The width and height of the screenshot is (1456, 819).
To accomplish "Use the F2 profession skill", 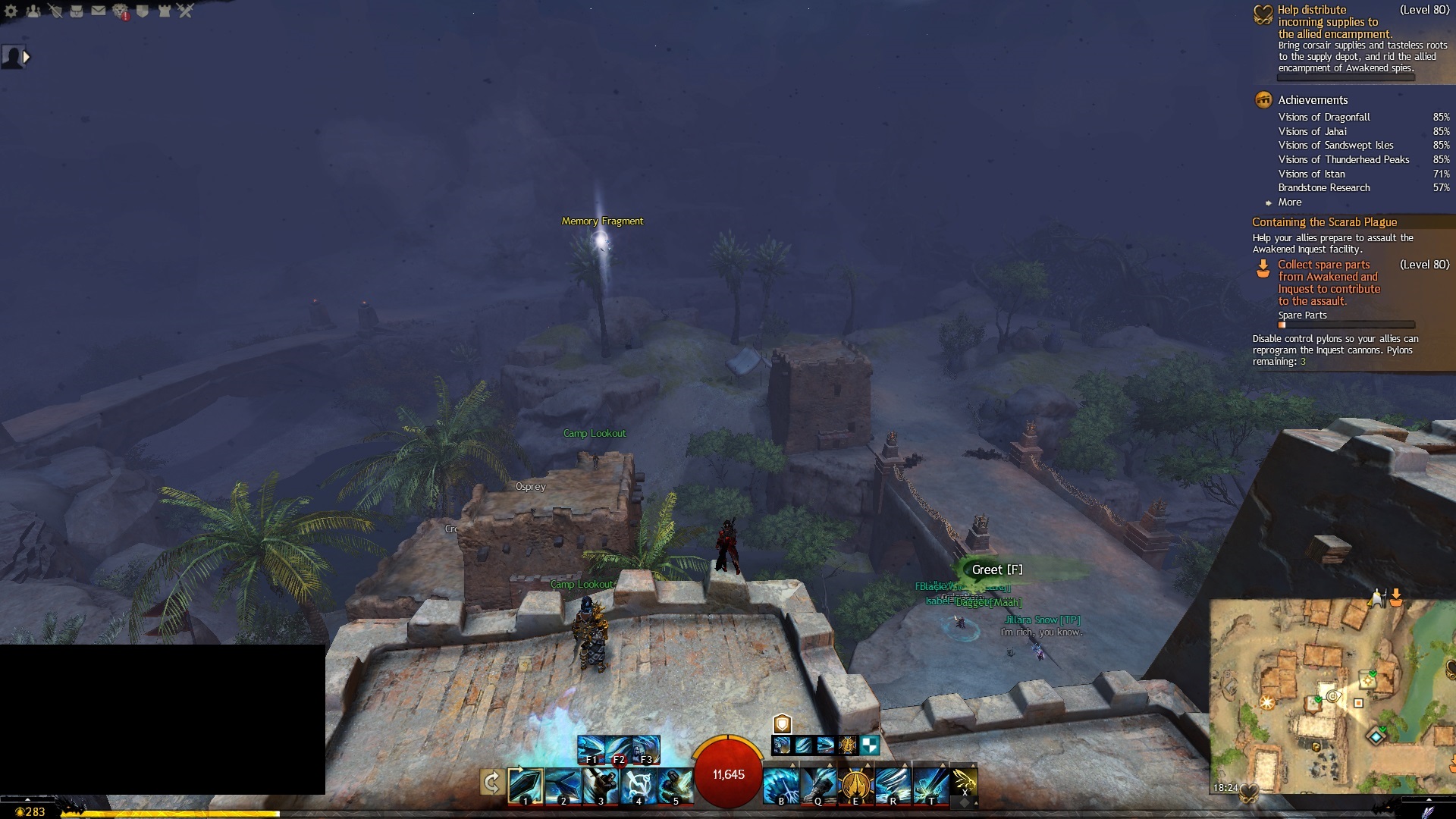I will click(618, 750).
